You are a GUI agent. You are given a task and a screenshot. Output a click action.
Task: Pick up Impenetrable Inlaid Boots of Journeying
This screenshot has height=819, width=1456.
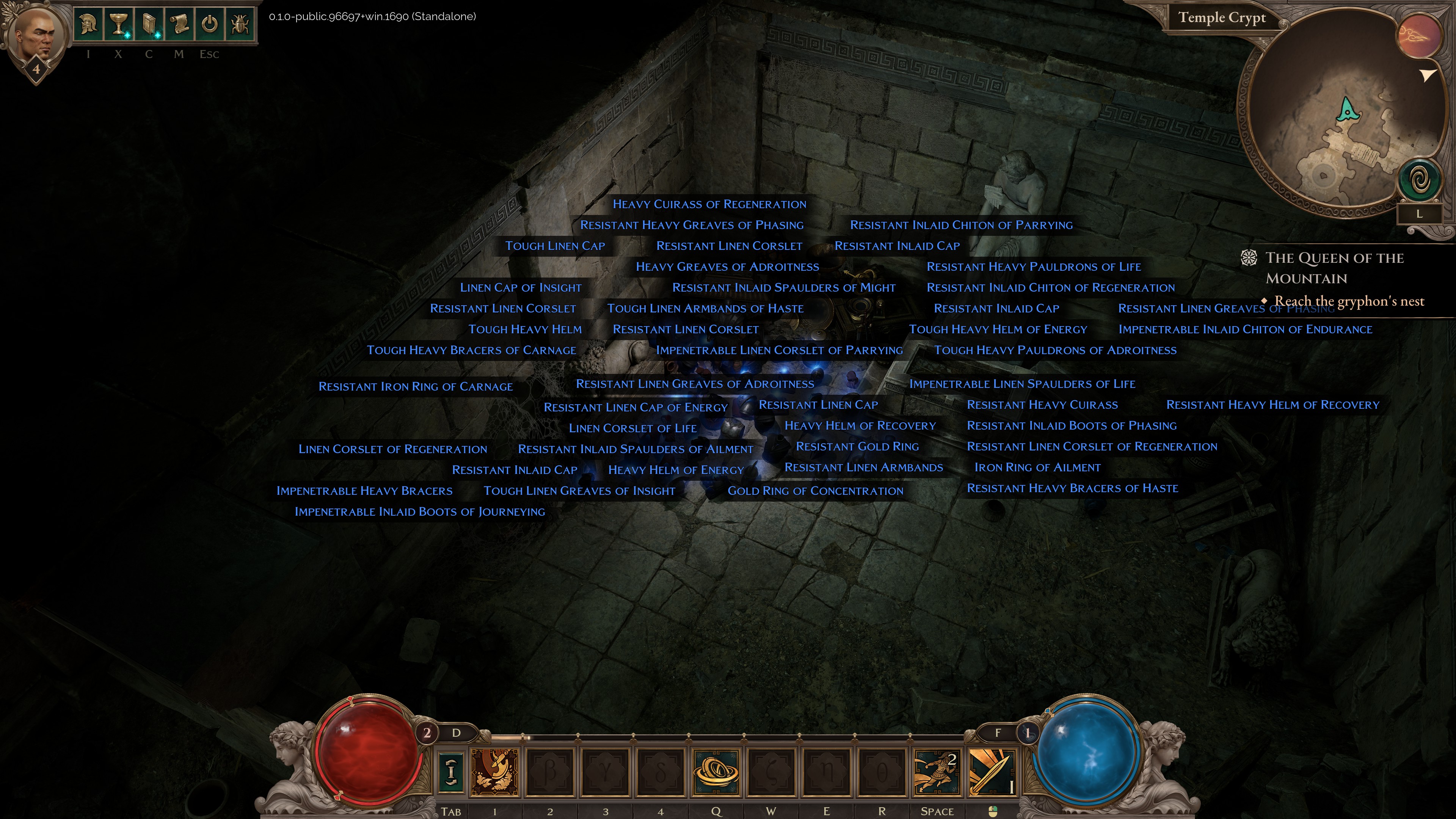419,511
